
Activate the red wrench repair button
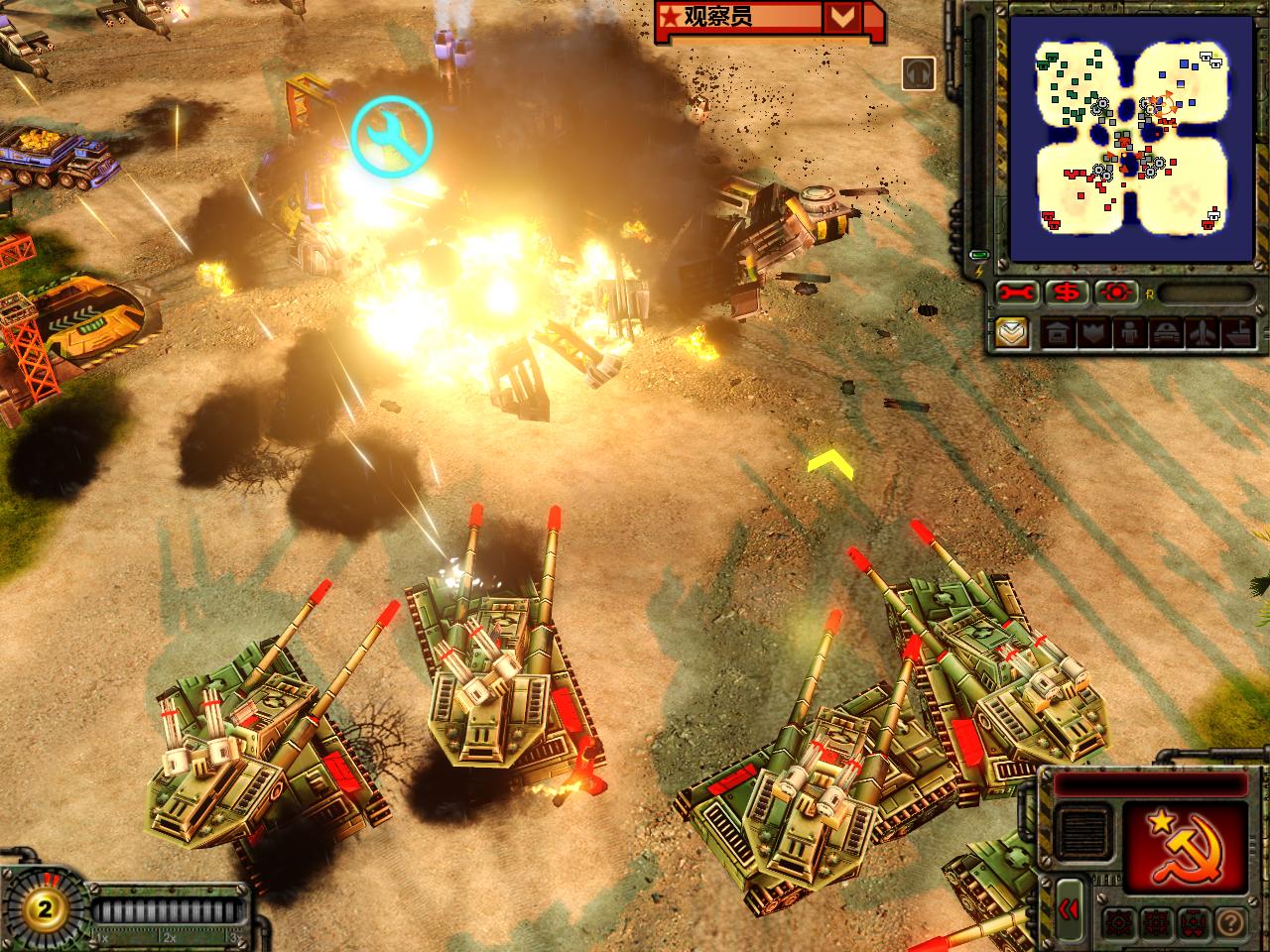point(1018,293)
